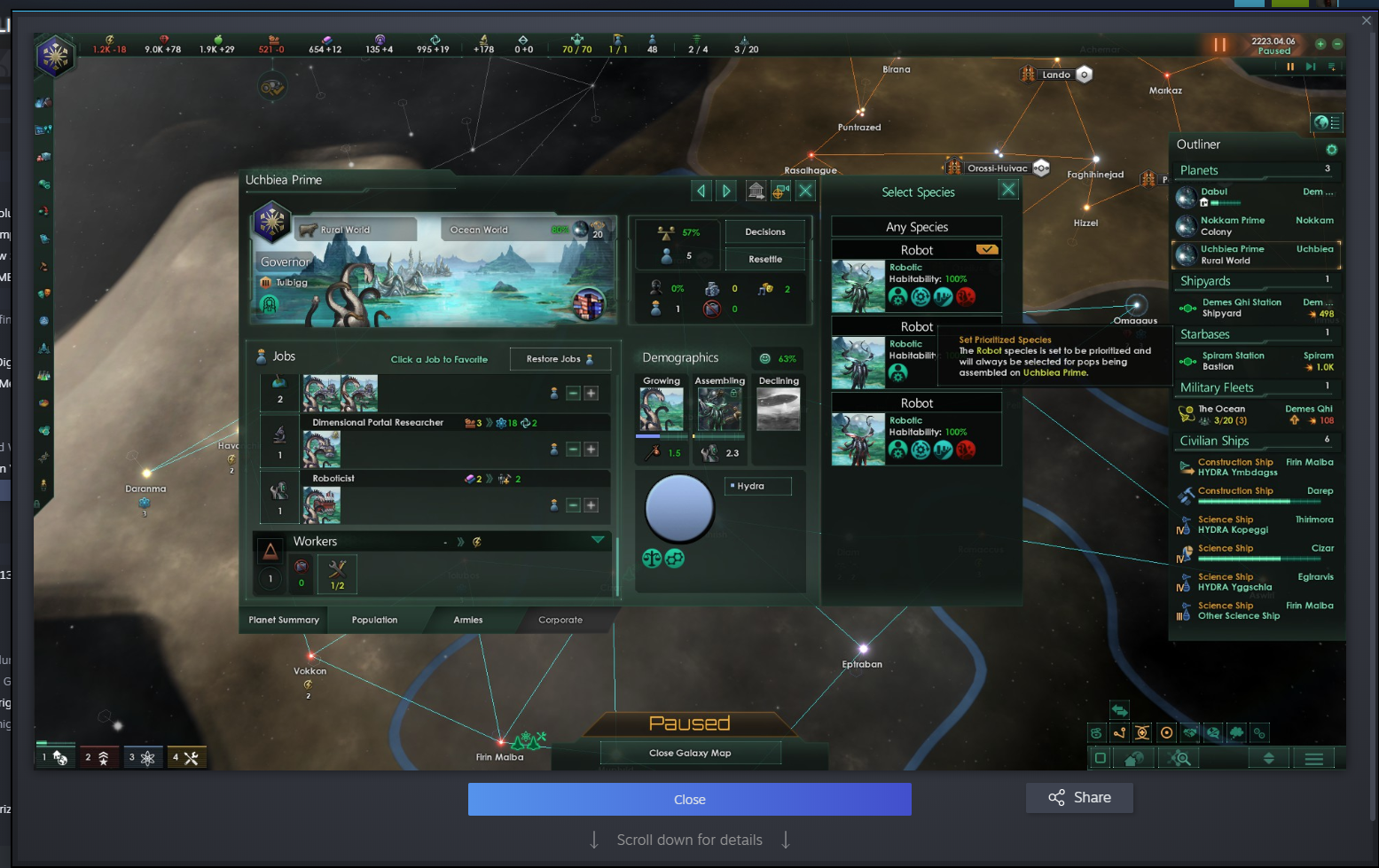Switch to the Population tab
The width and height of the screenshot is (1379, 868).
point(373,620)
